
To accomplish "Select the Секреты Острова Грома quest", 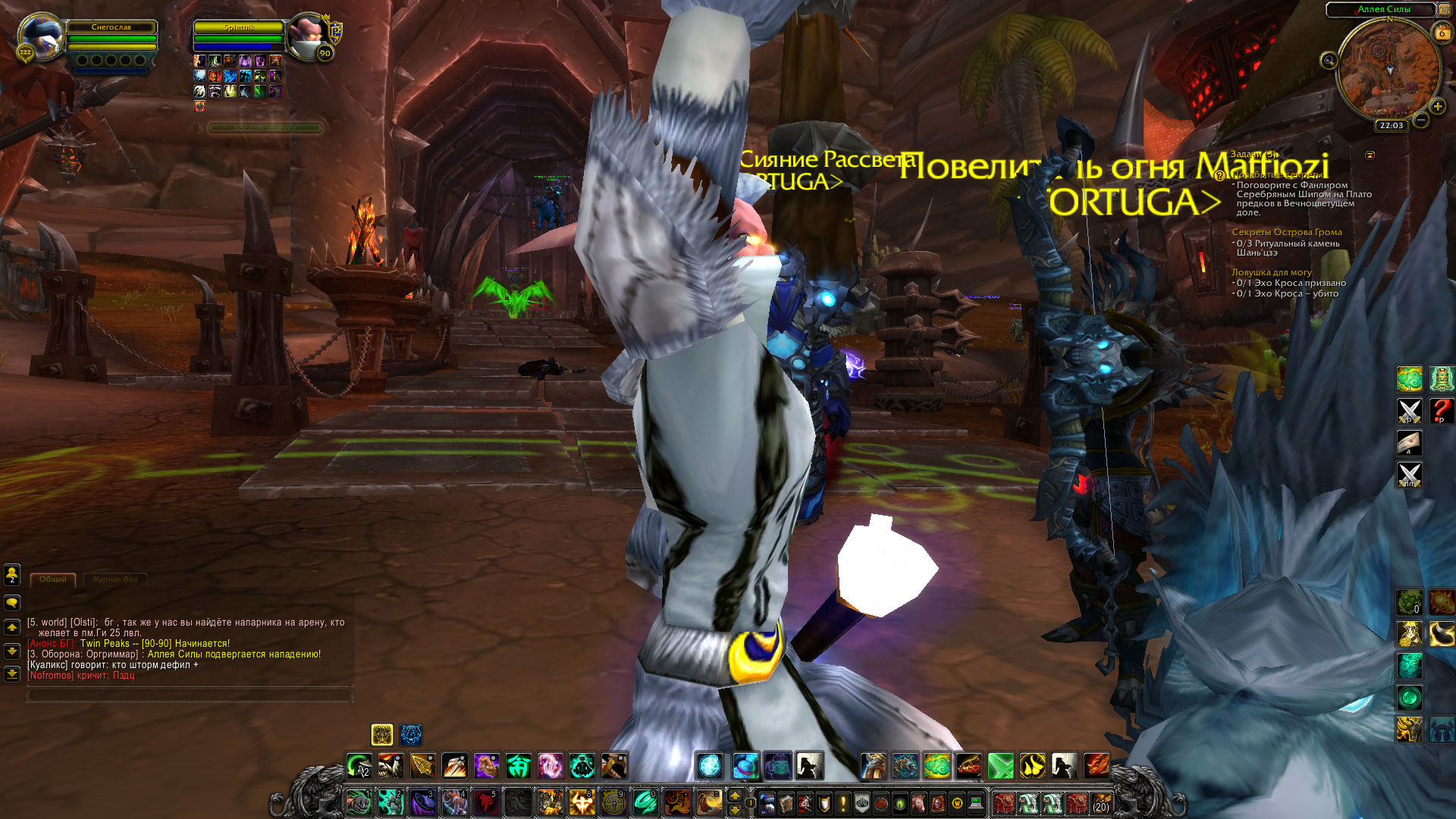I will [x=1286, y=232].
